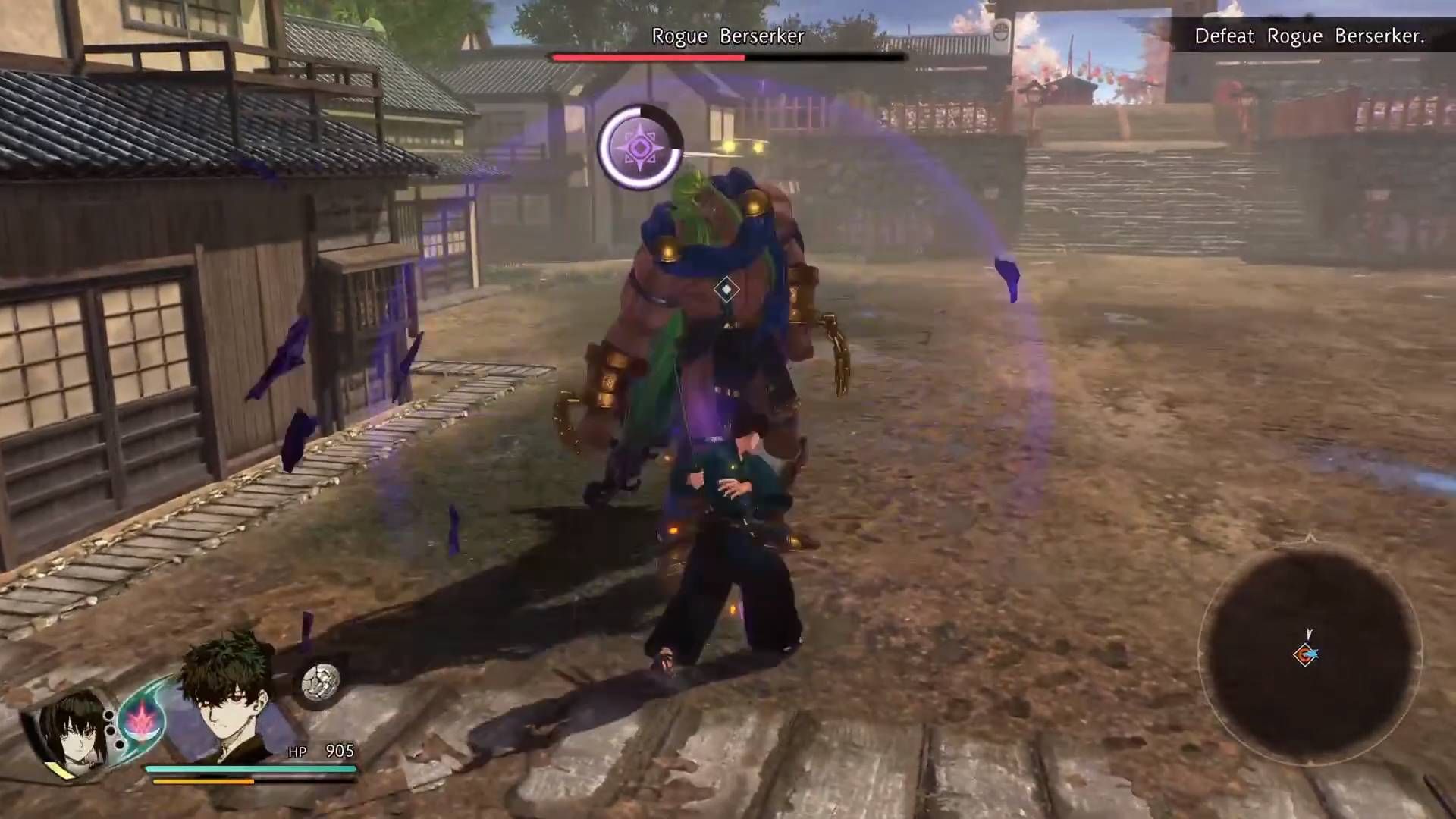Viewport: 1456px width, 819px height.
Task: Select the red enemy marker inside the minimap
Action: 1304,654
